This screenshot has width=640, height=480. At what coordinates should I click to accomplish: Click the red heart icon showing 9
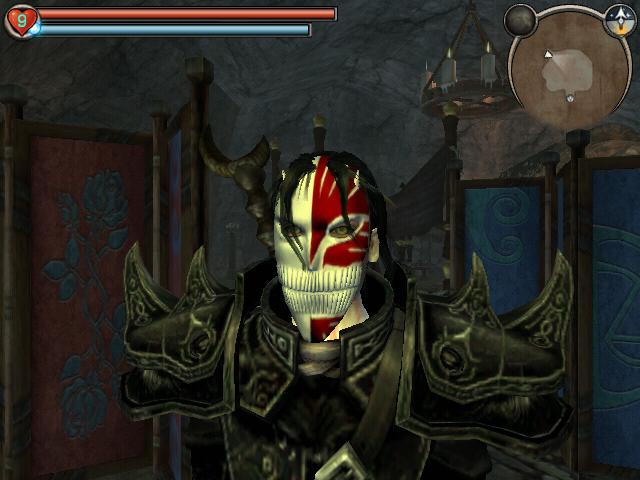point(21,20)
